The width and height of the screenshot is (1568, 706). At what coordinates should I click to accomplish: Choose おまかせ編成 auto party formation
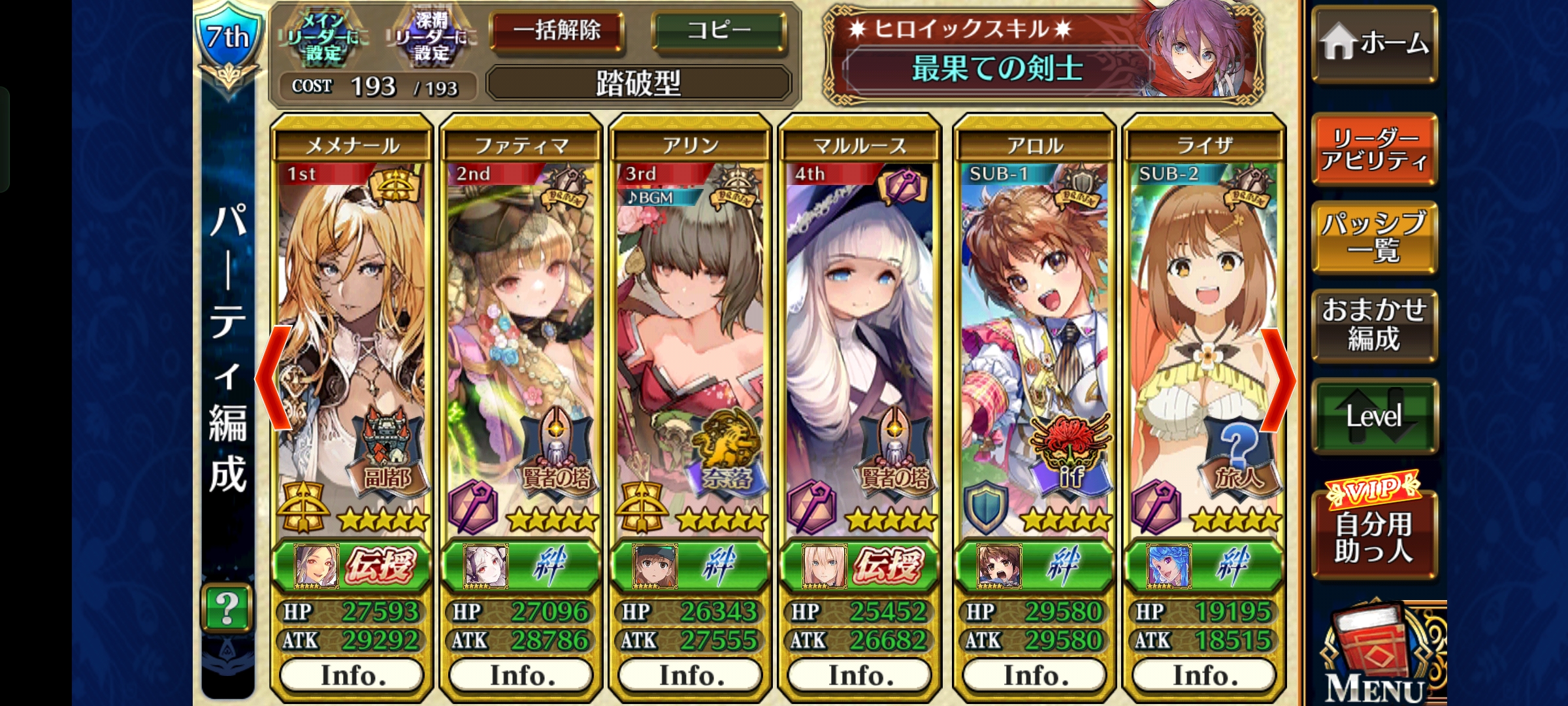[1373, 325]
